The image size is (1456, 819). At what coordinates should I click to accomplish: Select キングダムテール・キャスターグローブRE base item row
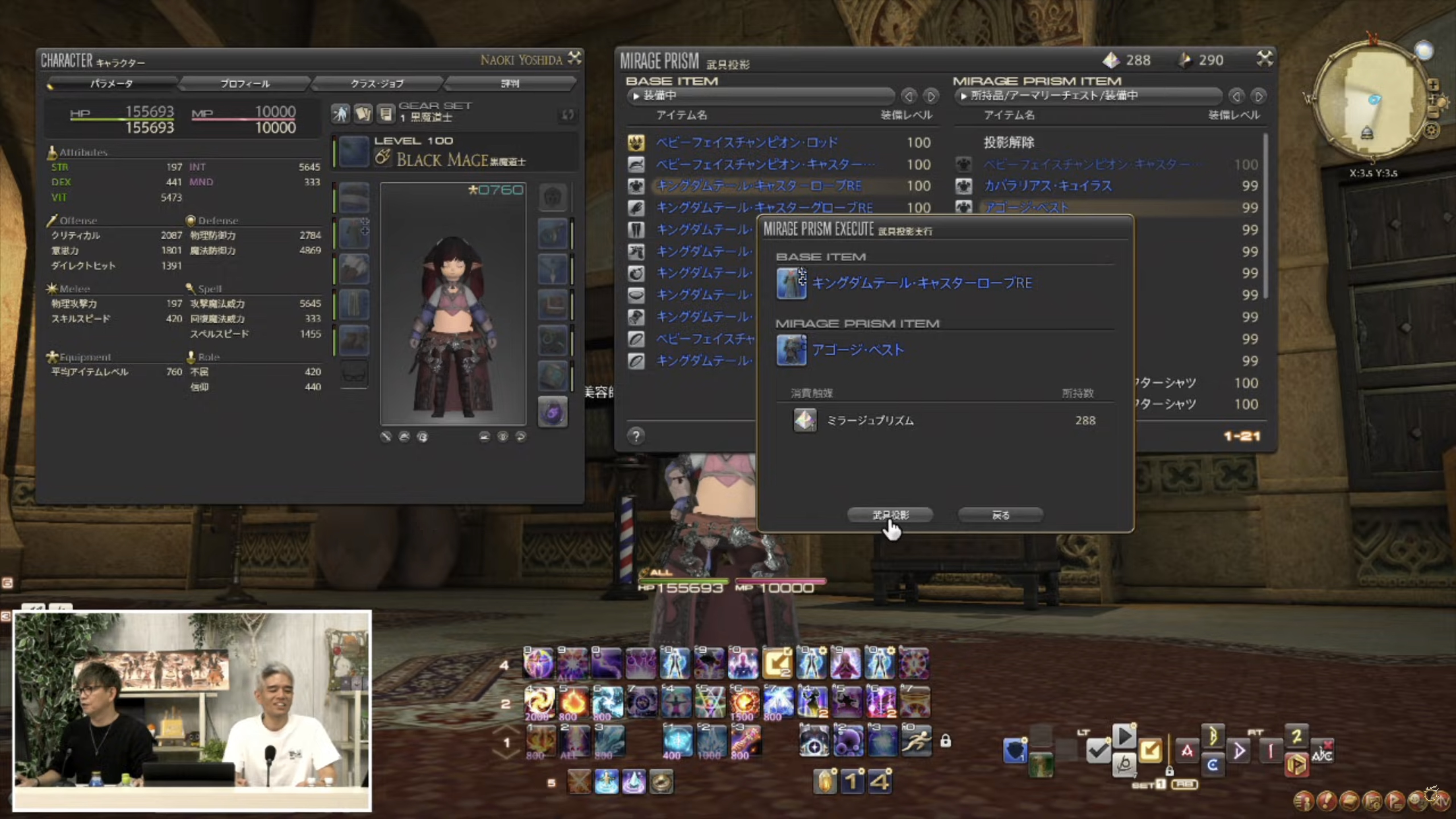click(764, 208)
